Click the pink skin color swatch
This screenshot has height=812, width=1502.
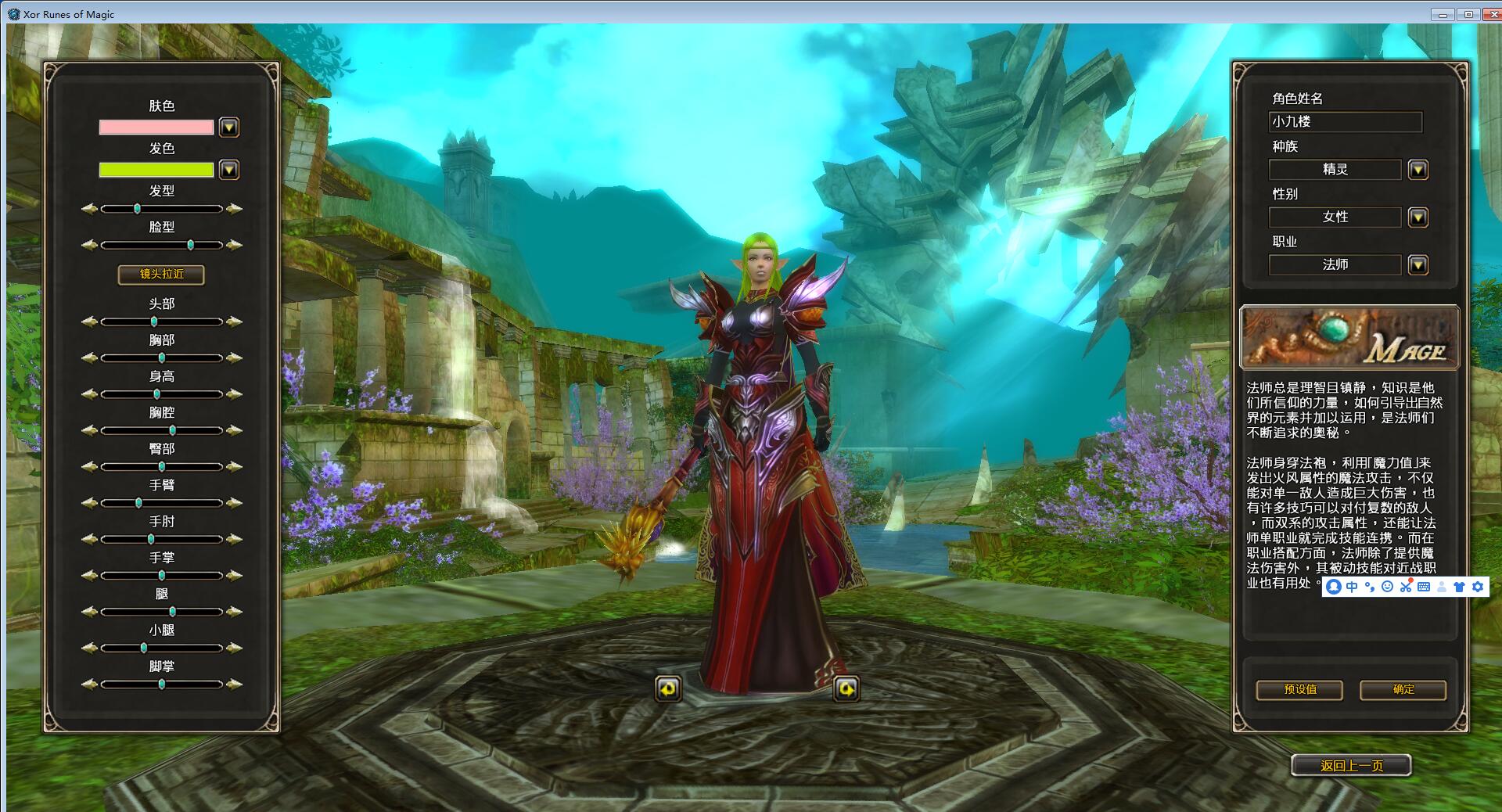(x=156, y=128)
